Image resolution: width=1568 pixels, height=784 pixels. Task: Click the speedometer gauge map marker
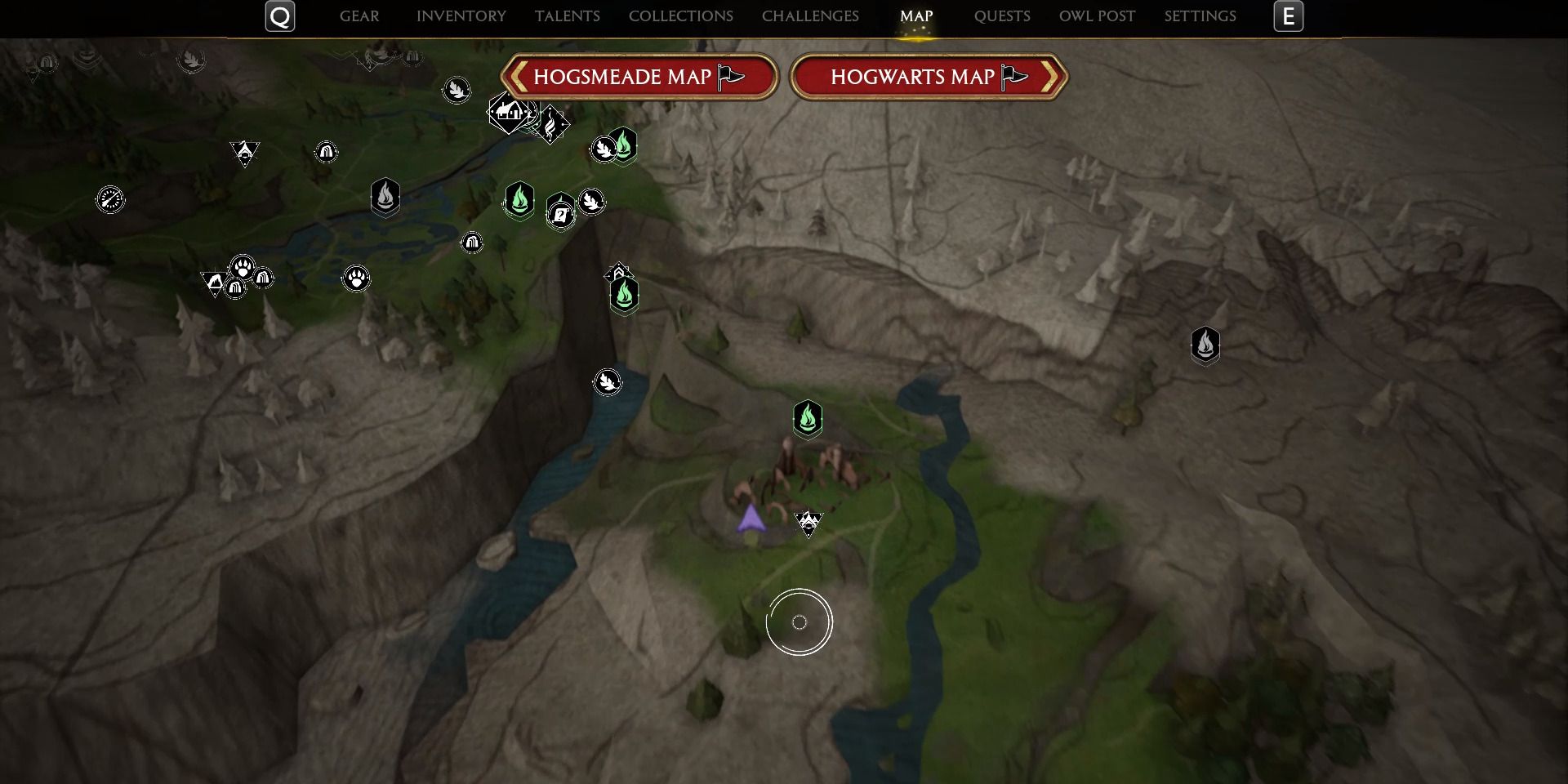[110, 199]
